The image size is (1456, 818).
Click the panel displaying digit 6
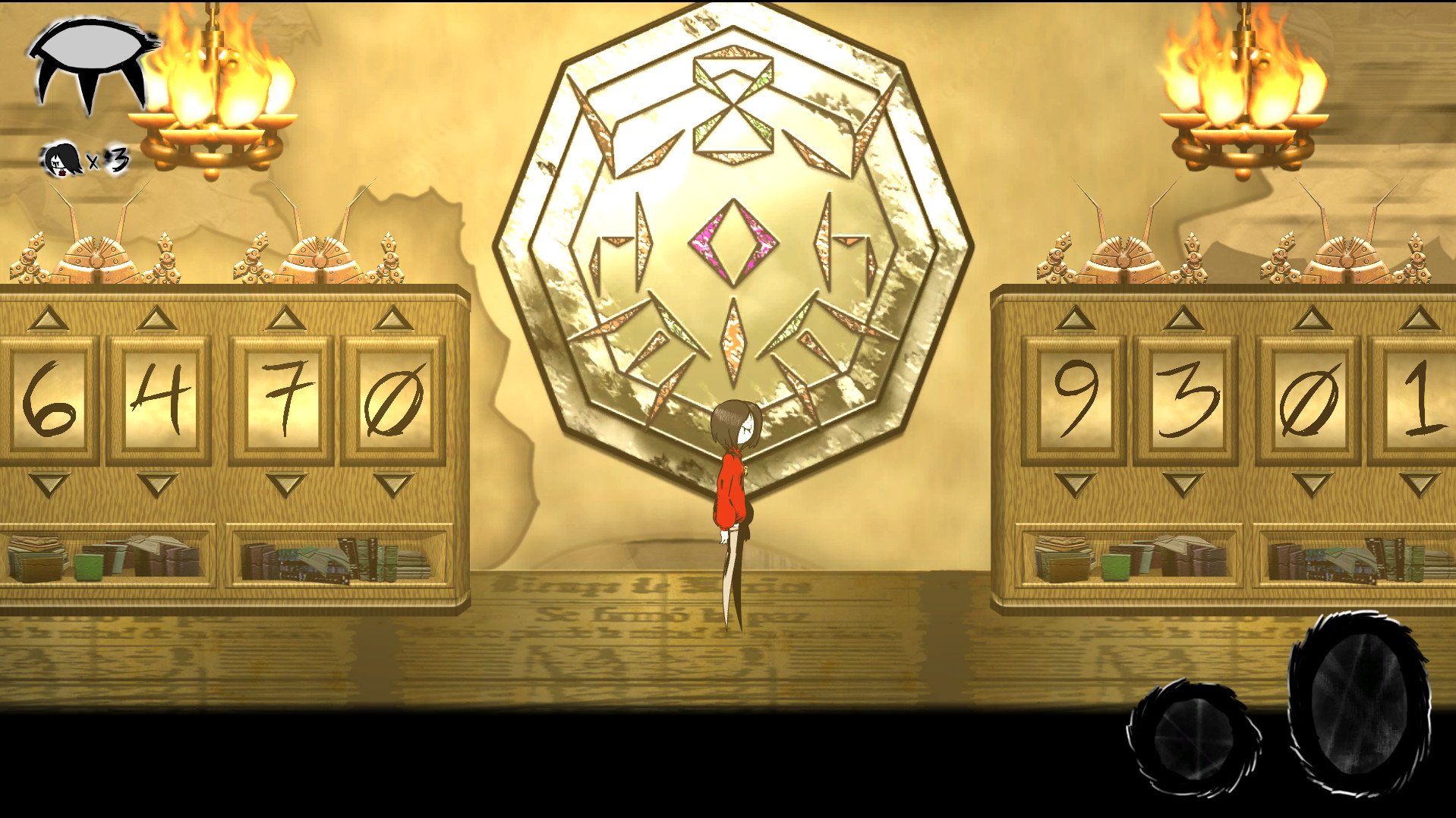coord(47,398)
